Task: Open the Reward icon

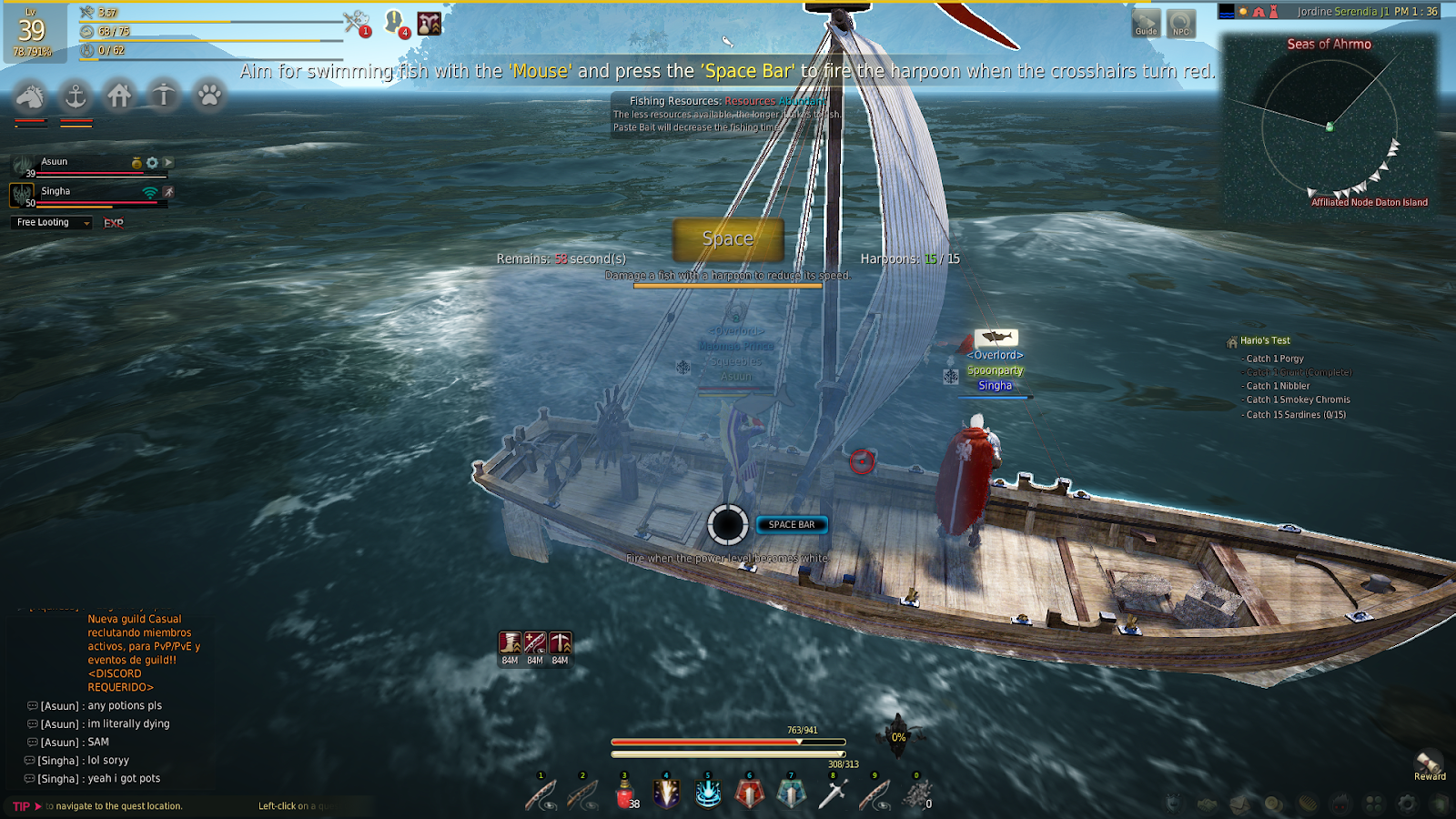Action: (x=1429, y=764)
